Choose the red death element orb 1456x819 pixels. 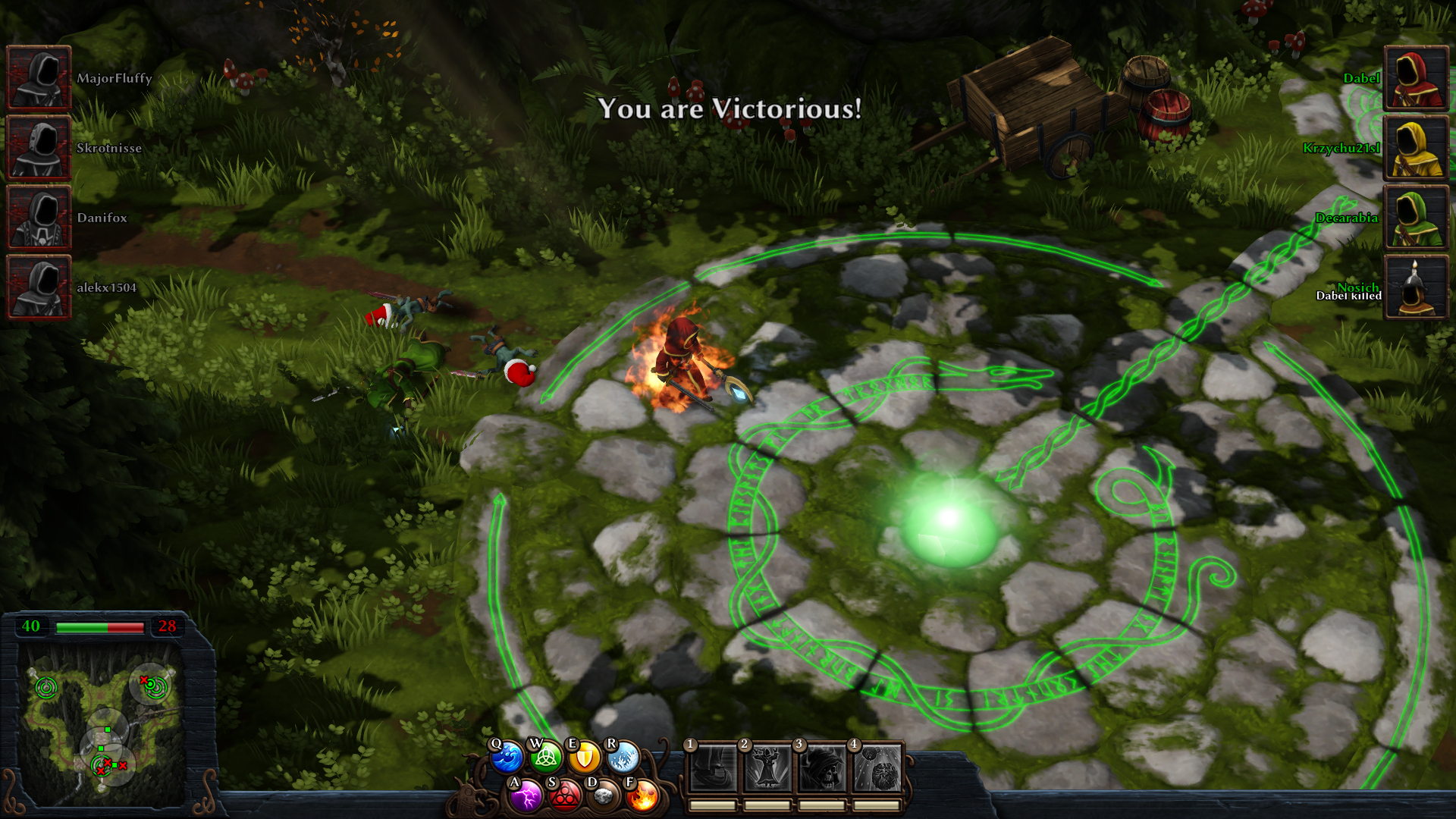tap(564, 796)
